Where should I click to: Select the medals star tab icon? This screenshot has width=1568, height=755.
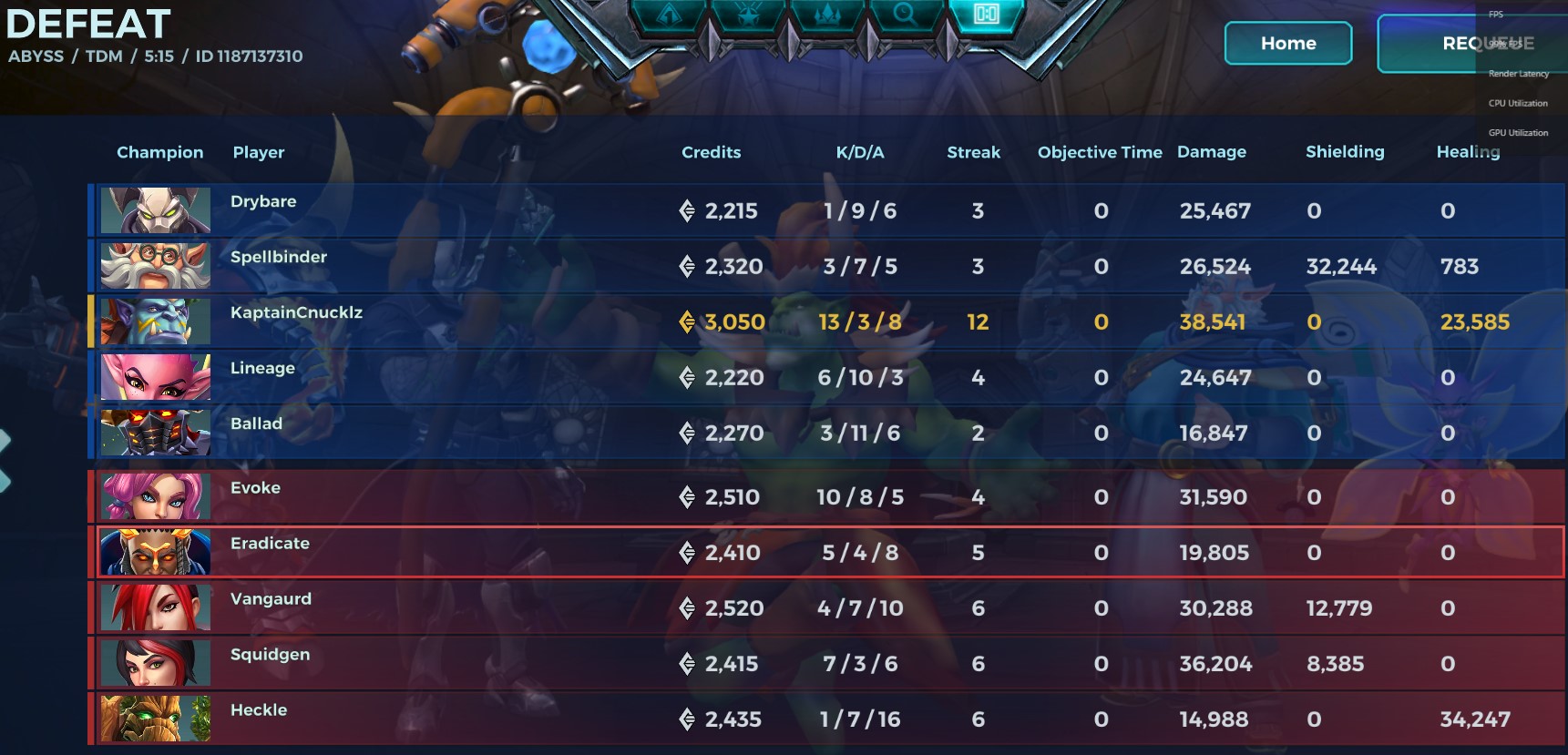(747, 16)
